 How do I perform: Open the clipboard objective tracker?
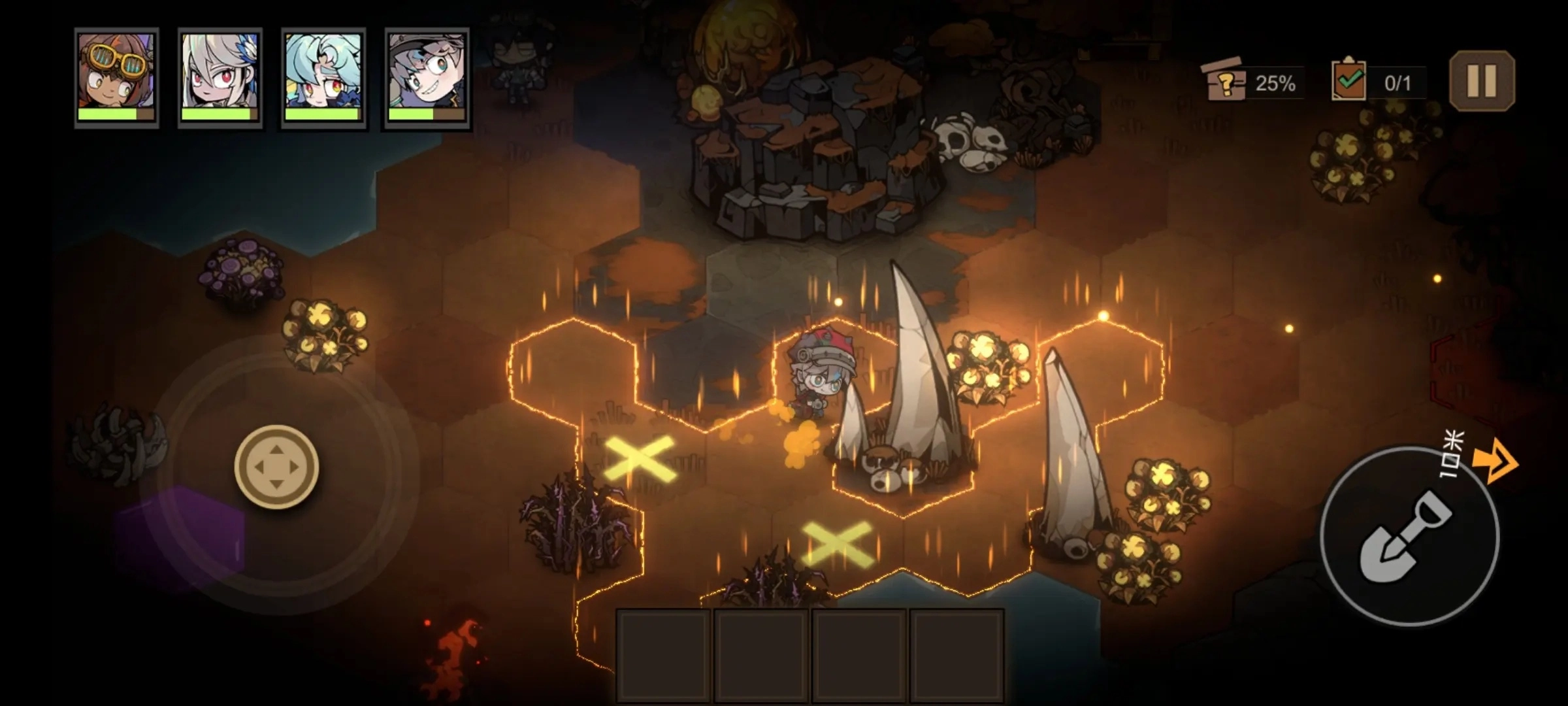tap(1348, 82)
